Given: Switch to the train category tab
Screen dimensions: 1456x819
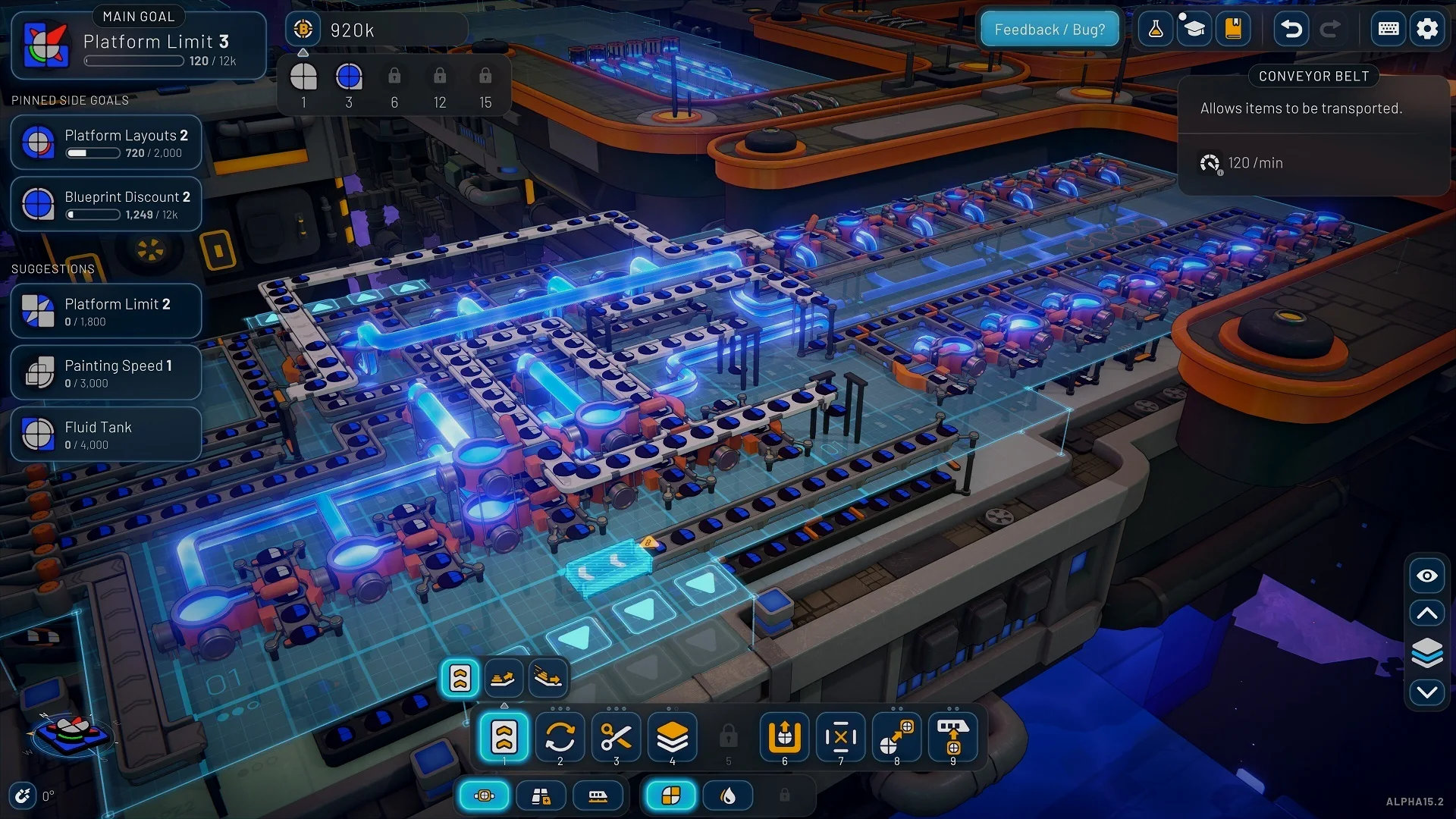Looking at the screenshot, I should coord(598,795).
